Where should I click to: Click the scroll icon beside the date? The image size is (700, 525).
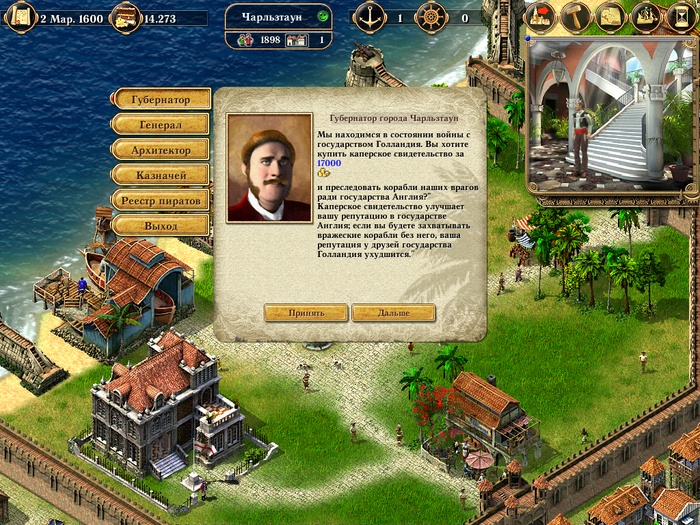pos(20,17)
